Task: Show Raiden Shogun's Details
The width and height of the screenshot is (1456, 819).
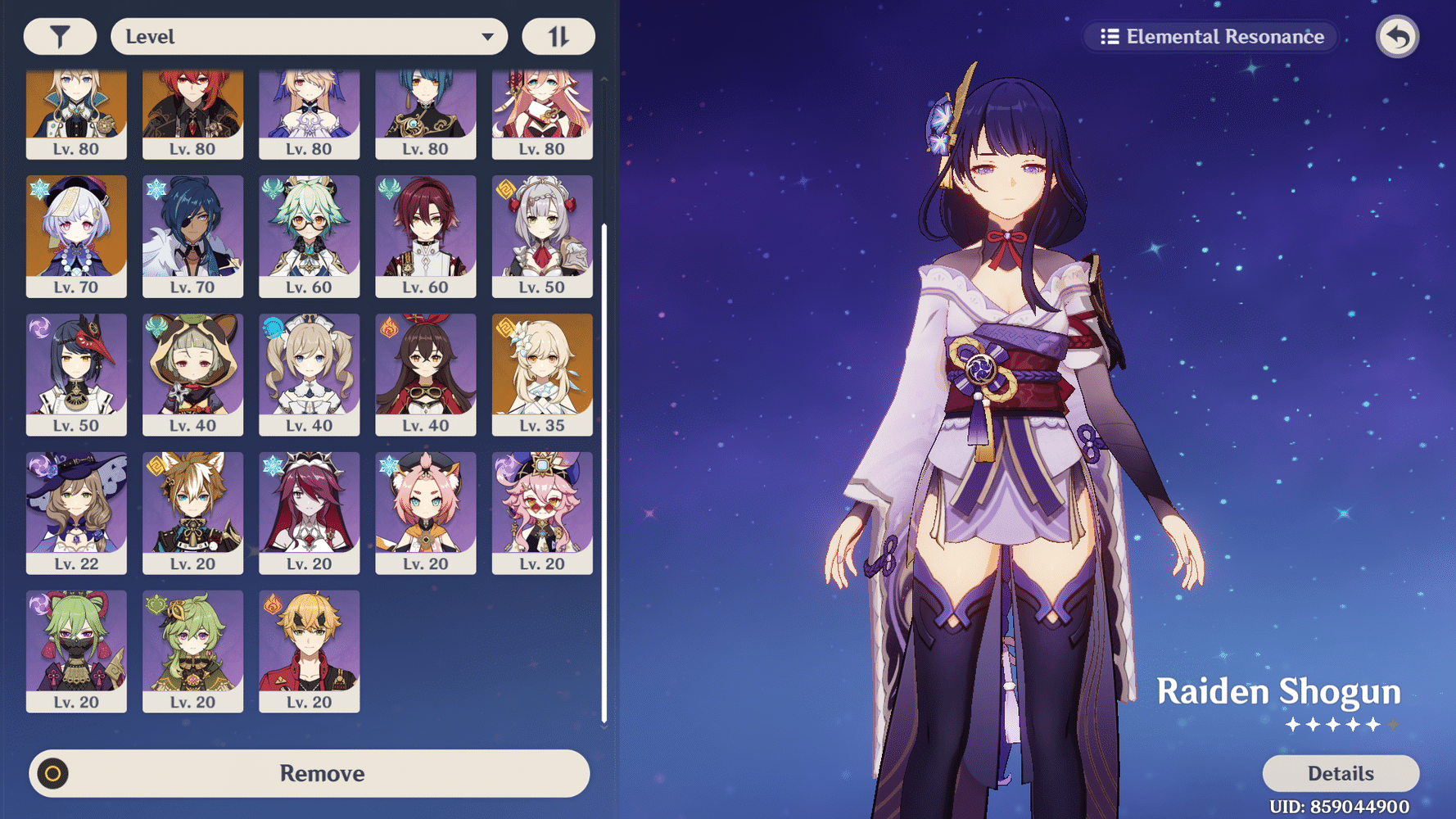Action: (1340, 773)
